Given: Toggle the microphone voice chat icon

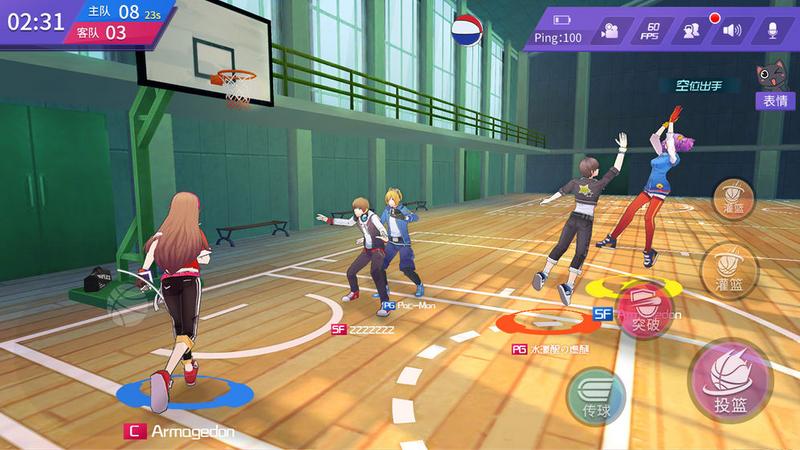Looking at the screenshot, I should [x=771, y=31].
